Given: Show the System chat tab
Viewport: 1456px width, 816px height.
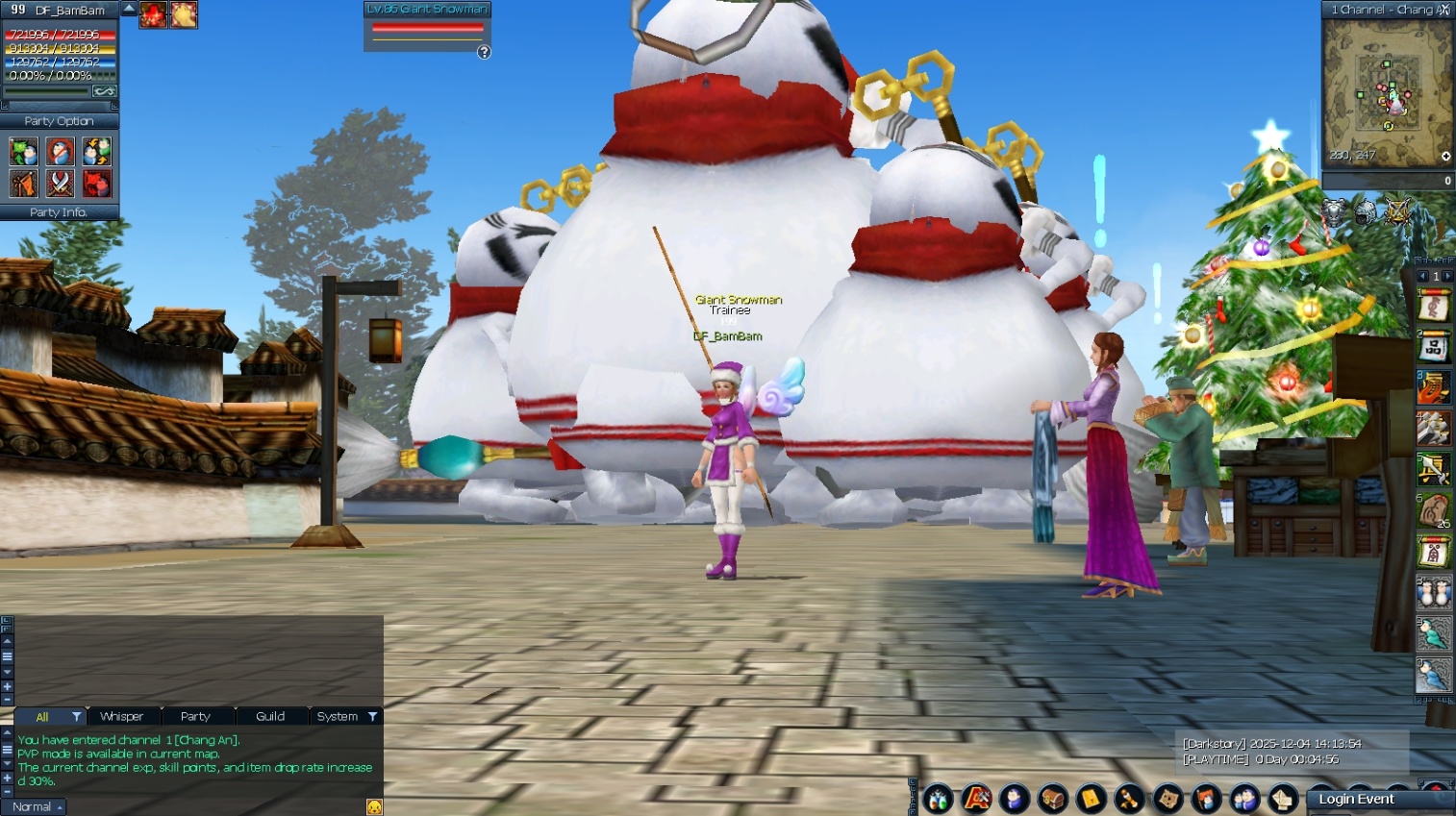Looking at the screenshot, I should (337, 716).
